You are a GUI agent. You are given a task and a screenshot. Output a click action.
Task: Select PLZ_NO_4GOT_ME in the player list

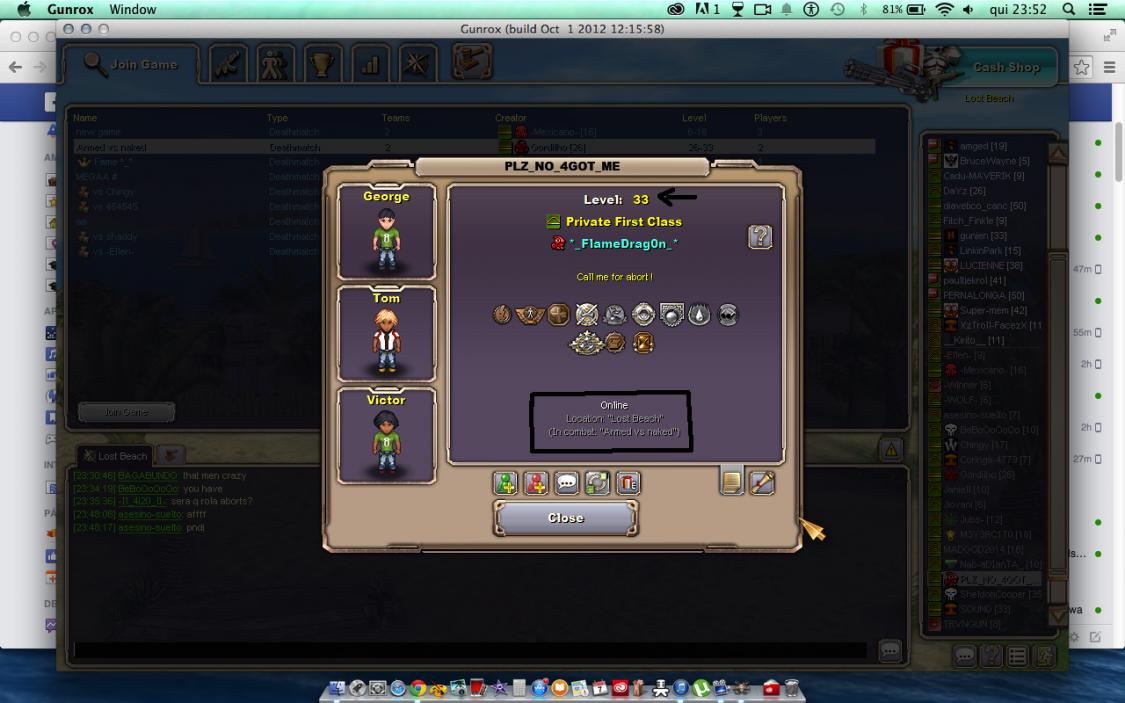tap(997, 579)
